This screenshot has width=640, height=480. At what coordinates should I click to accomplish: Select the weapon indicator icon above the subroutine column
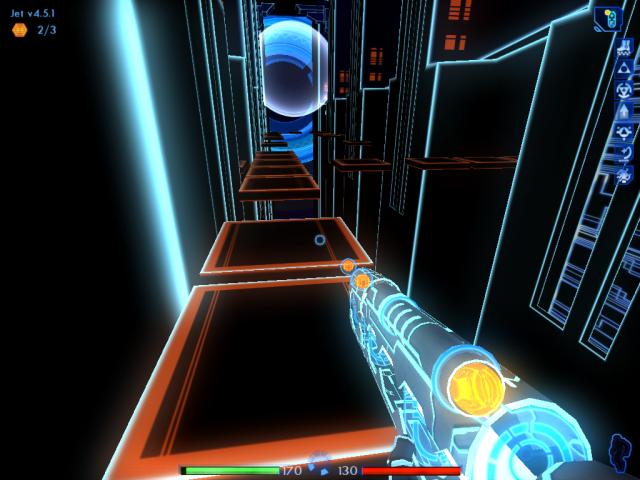tap(608, 18)
